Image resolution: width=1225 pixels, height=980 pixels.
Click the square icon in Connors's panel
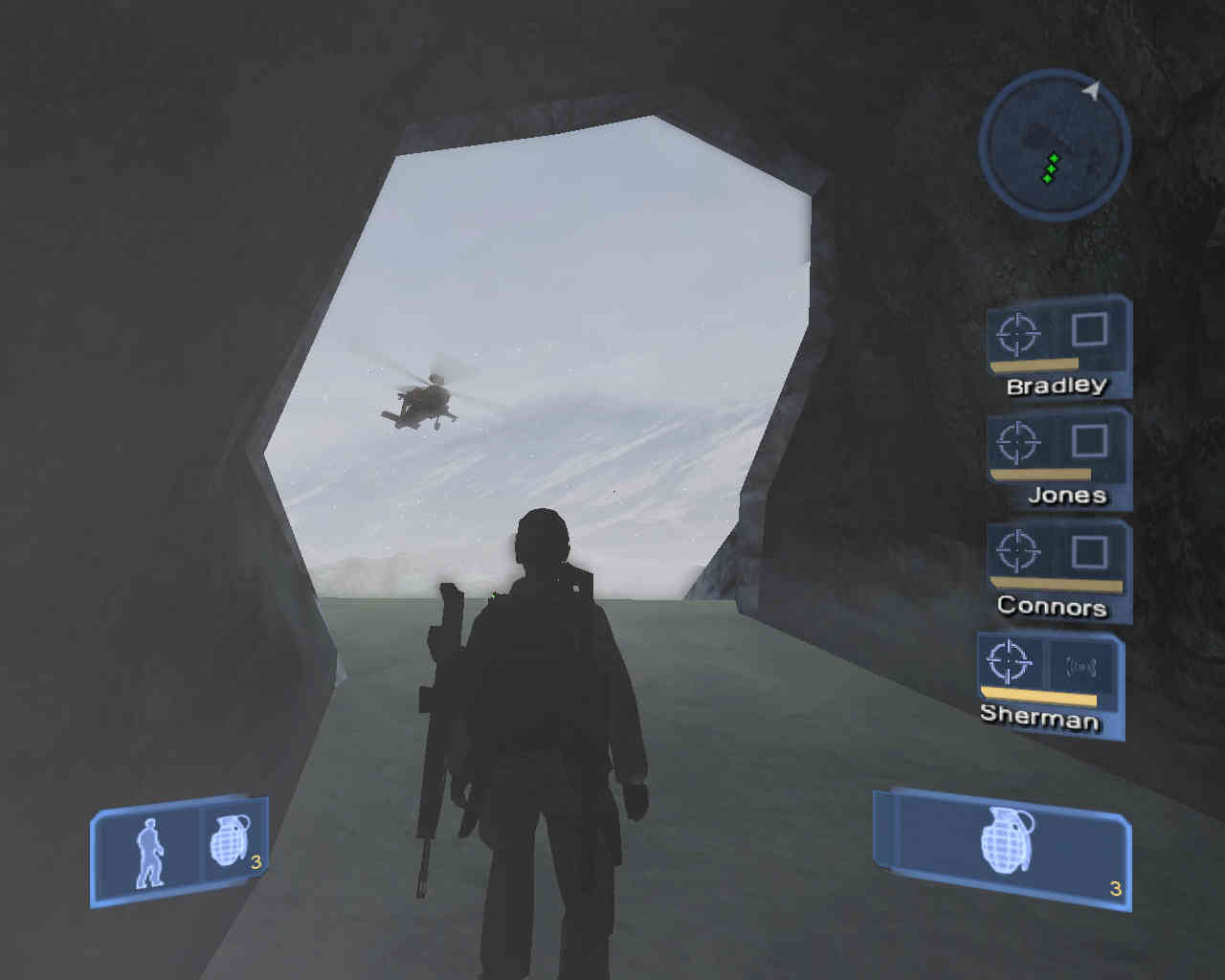pos(1089,552)
